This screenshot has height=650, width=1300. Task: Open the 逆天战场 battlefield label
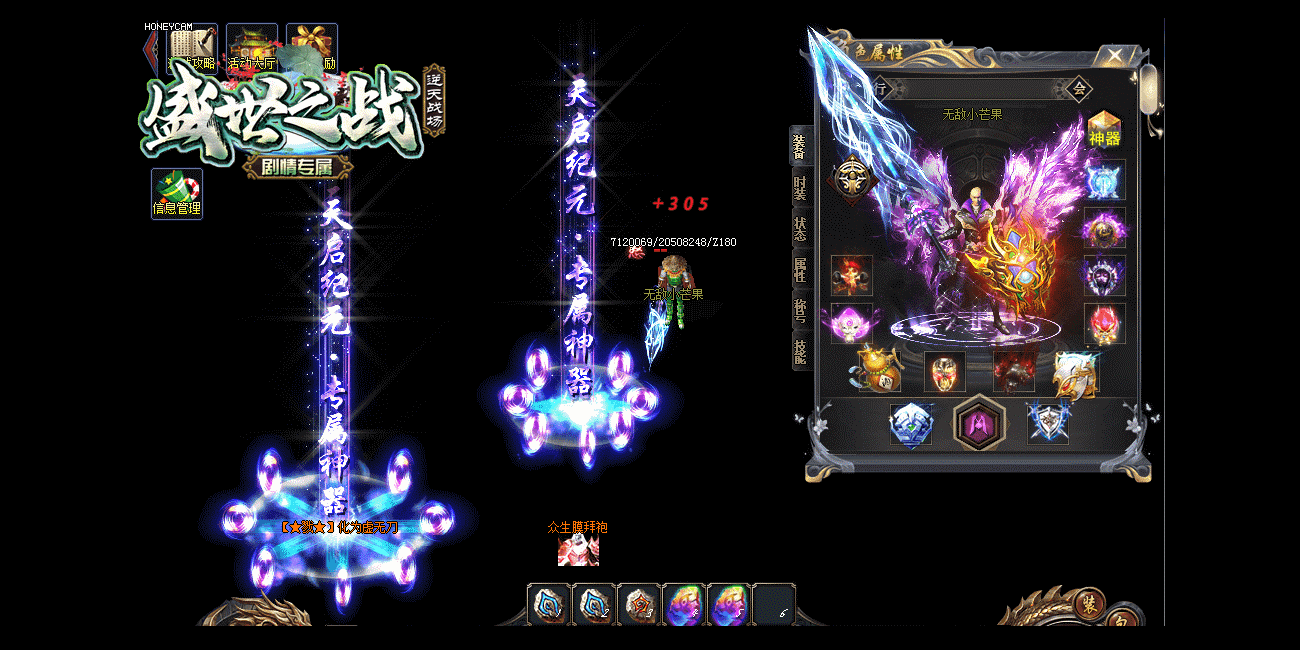click(433, 100)
